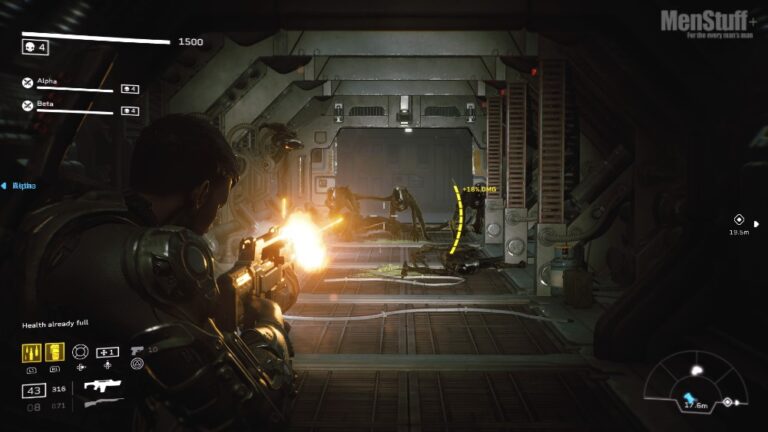Click the motion tracker radar
Image resolution: width=768 pixels, height=432 pixels.
pyautogui.click(x=696, y=392)
